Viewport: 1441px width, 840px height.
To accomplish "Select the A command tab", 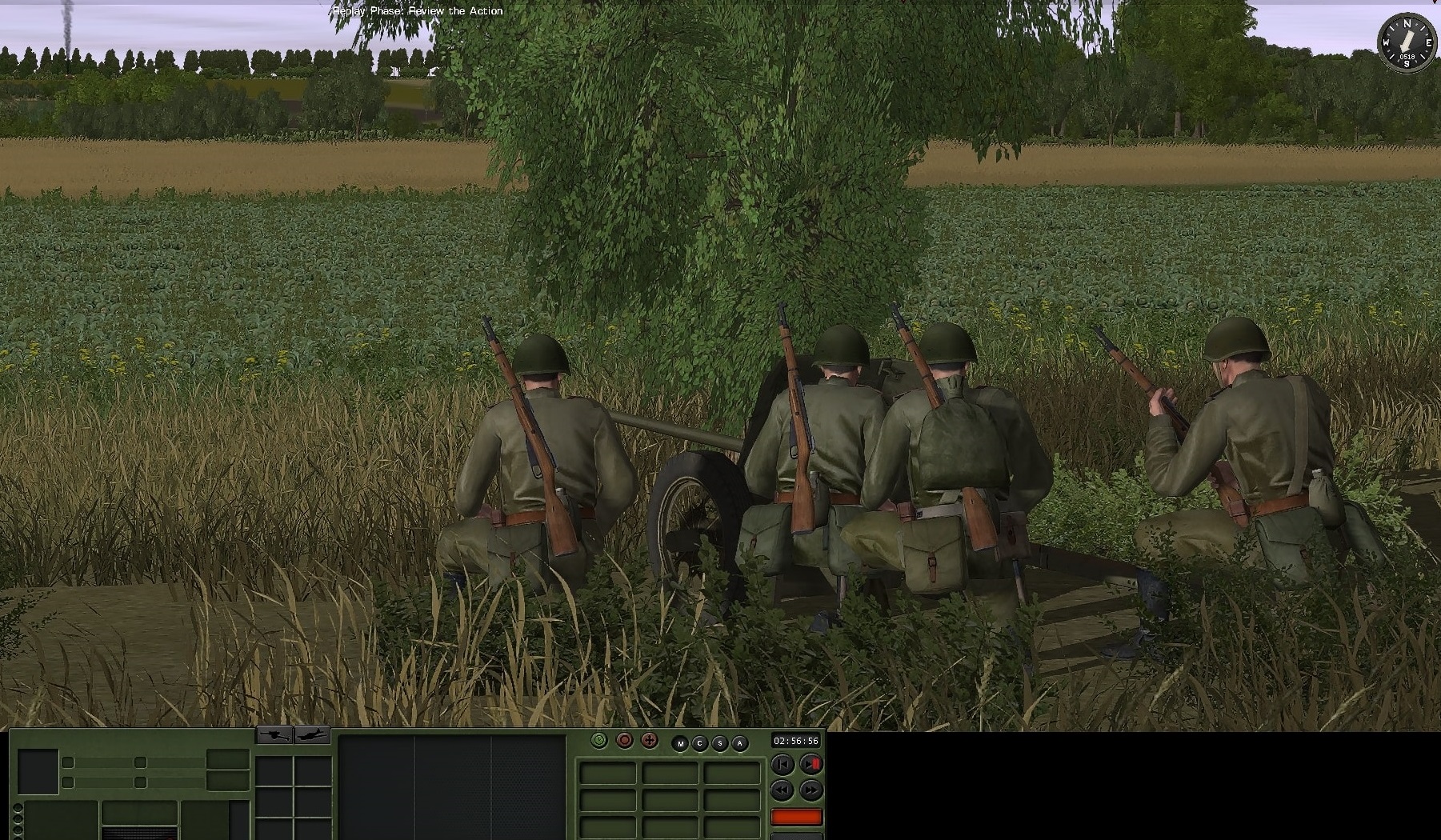I will 740,744.
